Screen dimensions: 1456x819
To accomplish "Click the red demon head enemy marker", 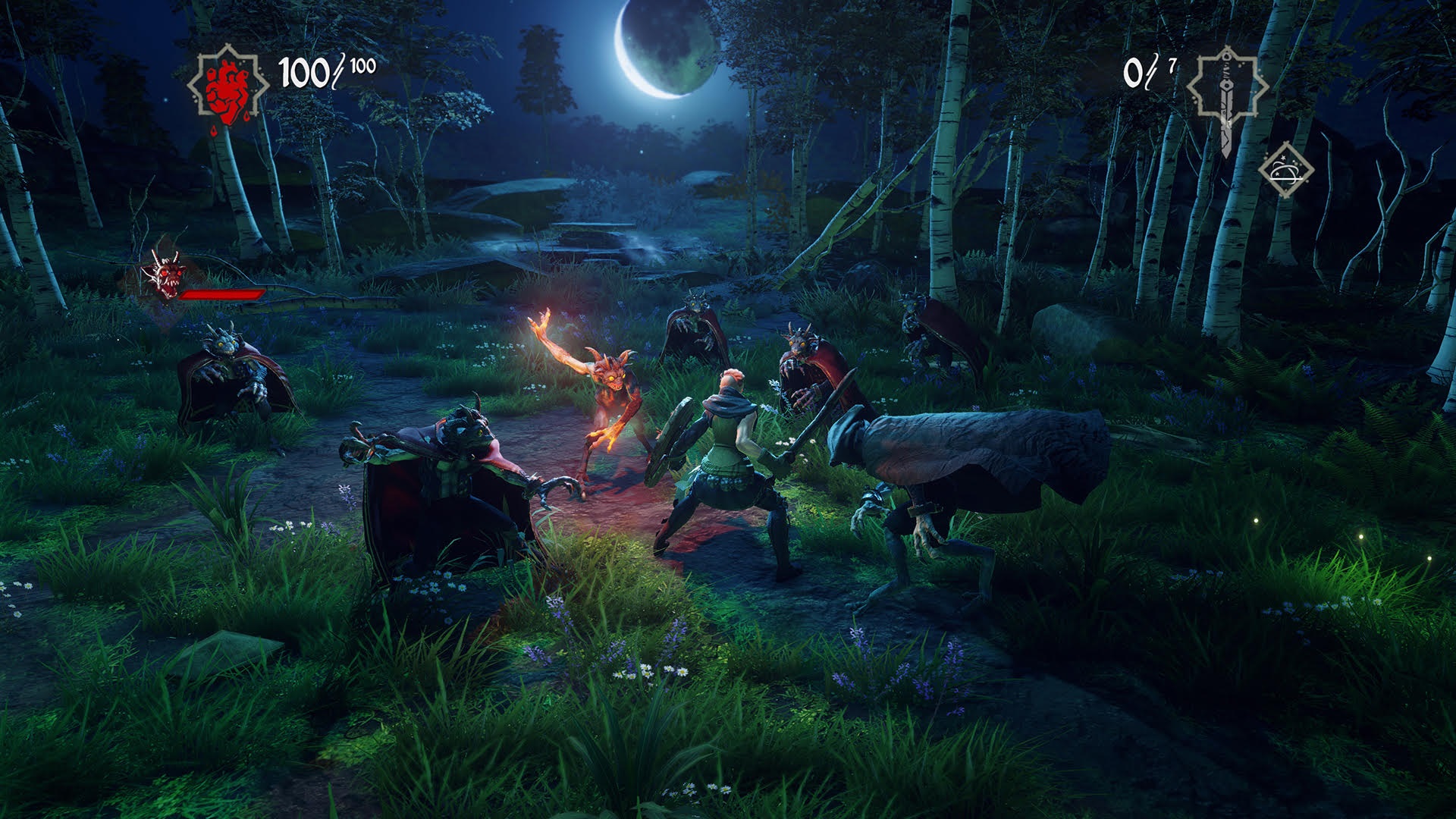I will coord(165,276).
